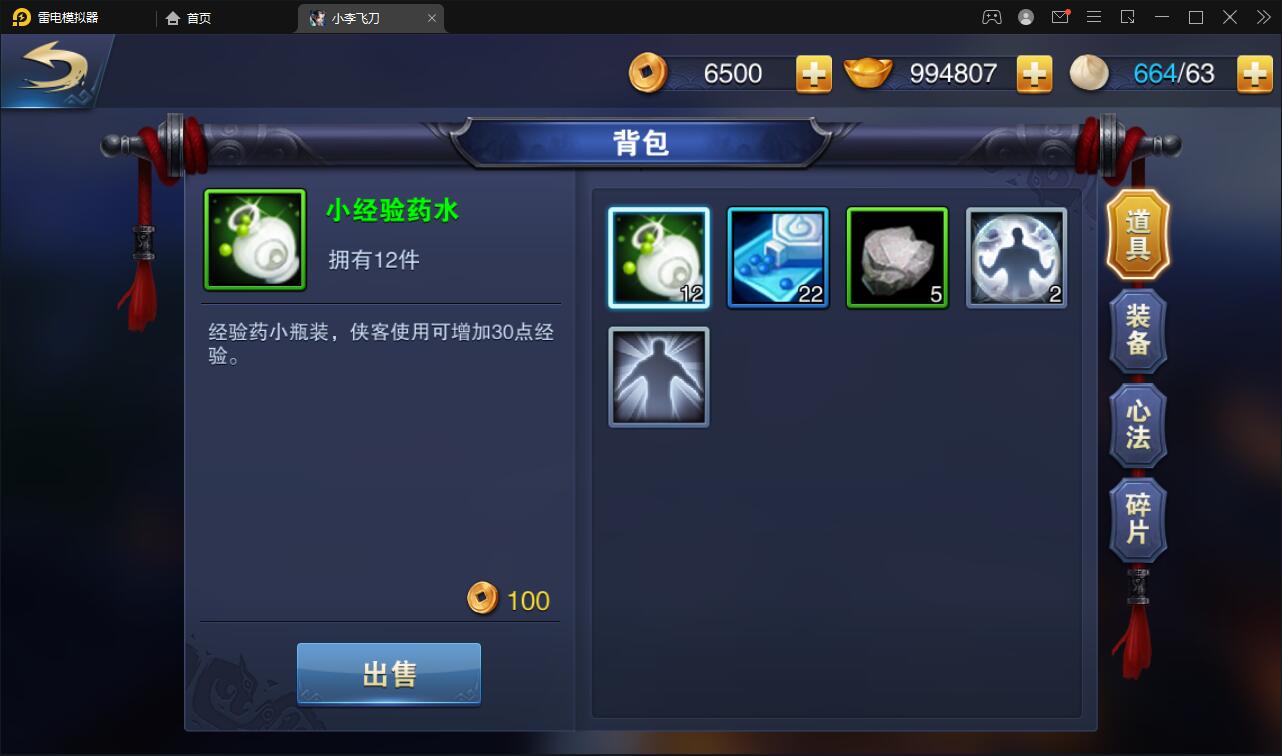Click the 100 coin sell price label
The width and height of the screenshot is (1282, 756).
[x=512, y=600]
